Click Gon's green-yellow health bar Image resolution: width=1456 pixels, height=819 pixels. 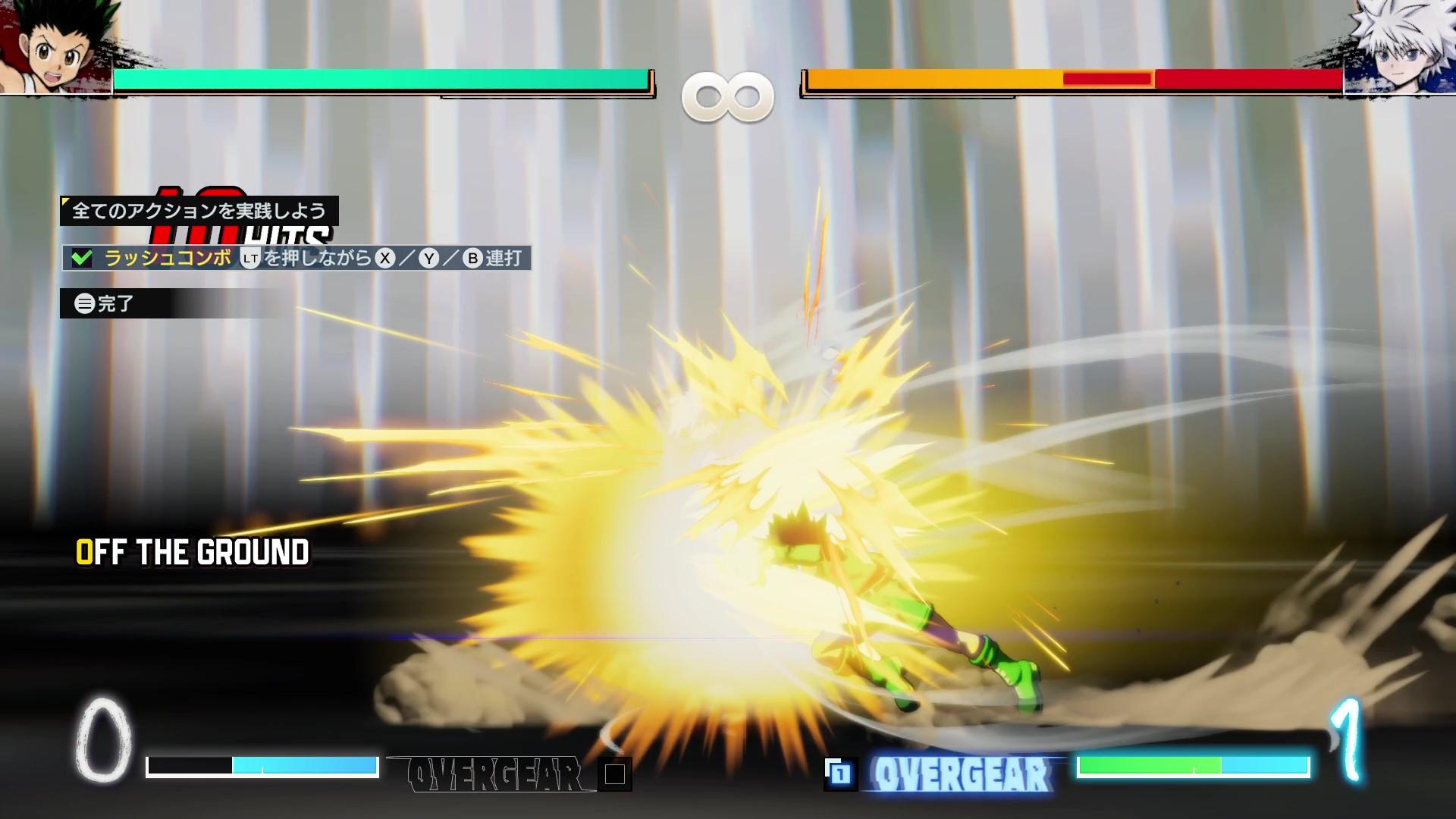(379, 78)
